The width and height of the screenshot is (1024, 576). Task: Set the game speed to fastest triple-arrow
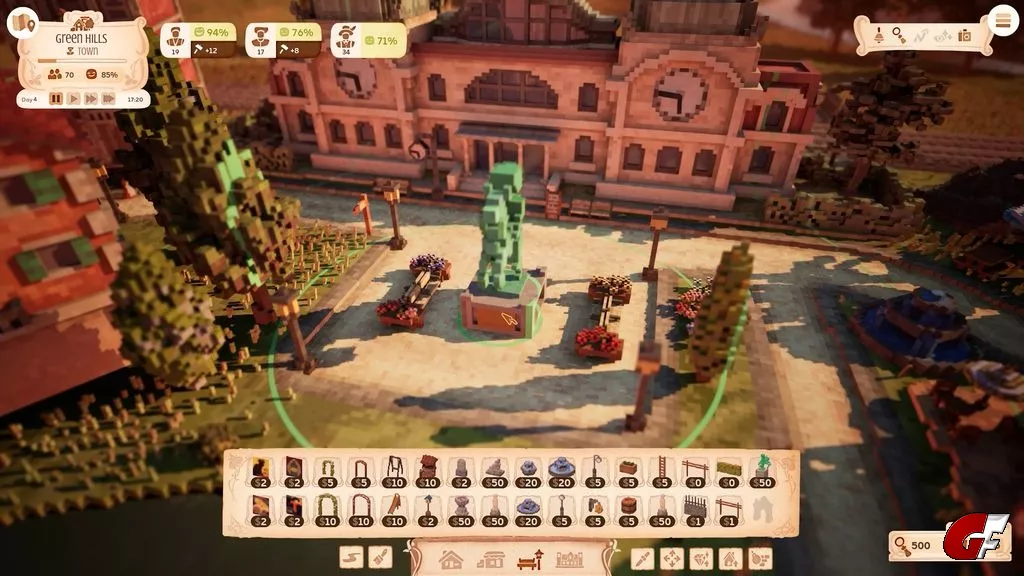tap(108, 99)
